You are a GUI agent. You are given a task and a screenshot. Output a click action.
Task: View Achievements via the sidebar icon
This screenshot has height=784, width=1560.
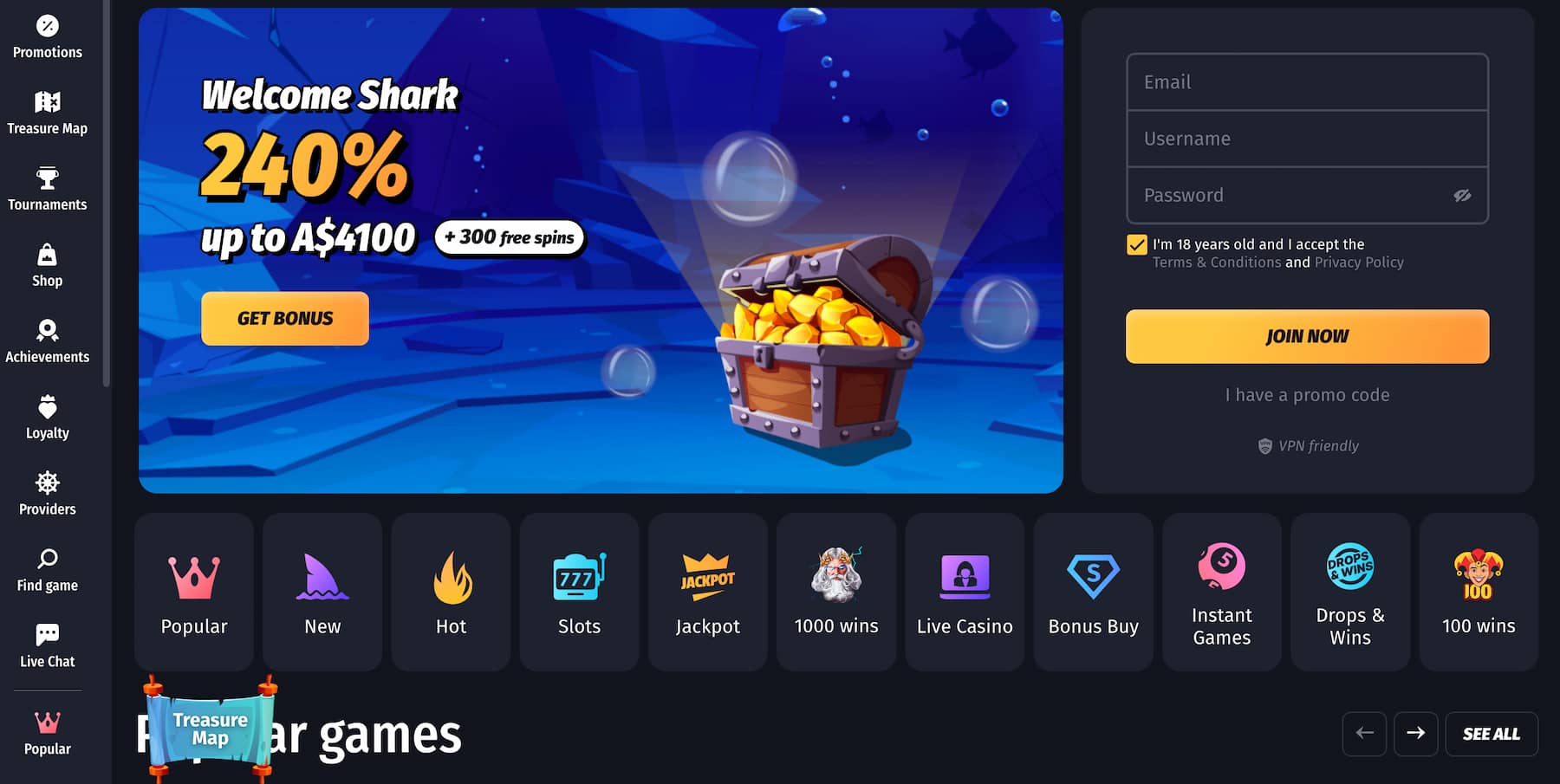48,341
